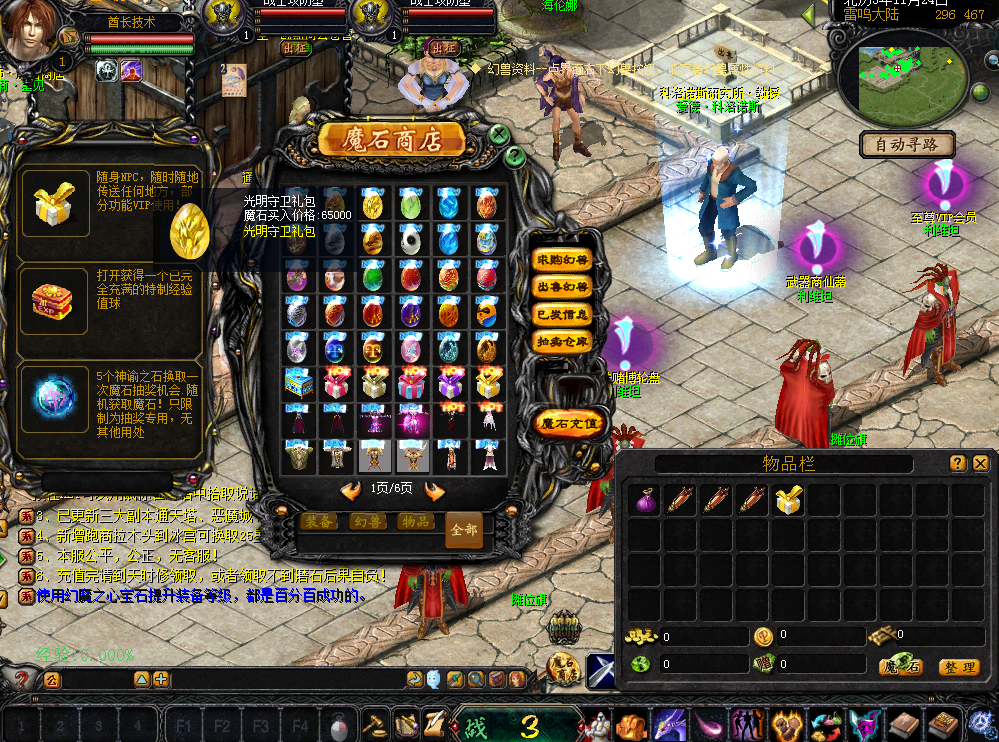Select the gold ribbon gift box in inventory
Image resolution: width=999 pixels, height=742 pixels.
(x=789, y=501)
